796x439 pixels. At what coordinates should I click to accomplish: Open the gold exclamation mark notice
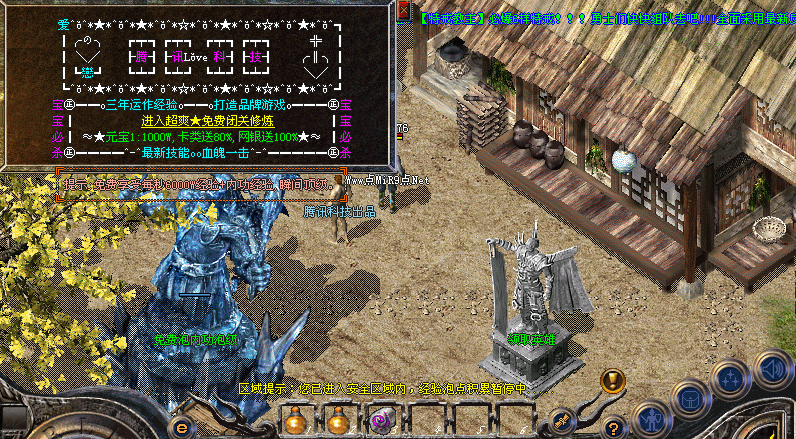[x=613, y=381]
